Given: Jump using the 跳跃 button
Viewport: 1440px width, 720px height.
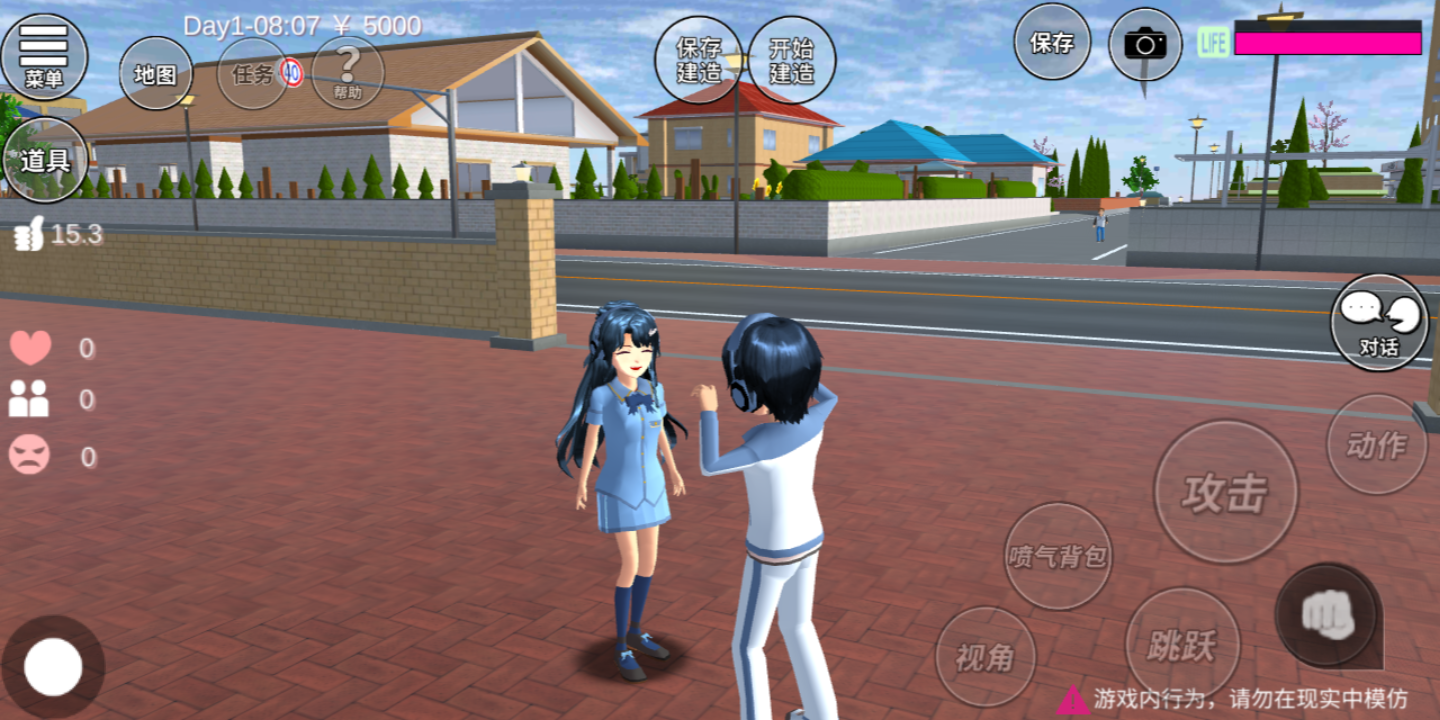Looking at the screenshot, I should 1182,645.
